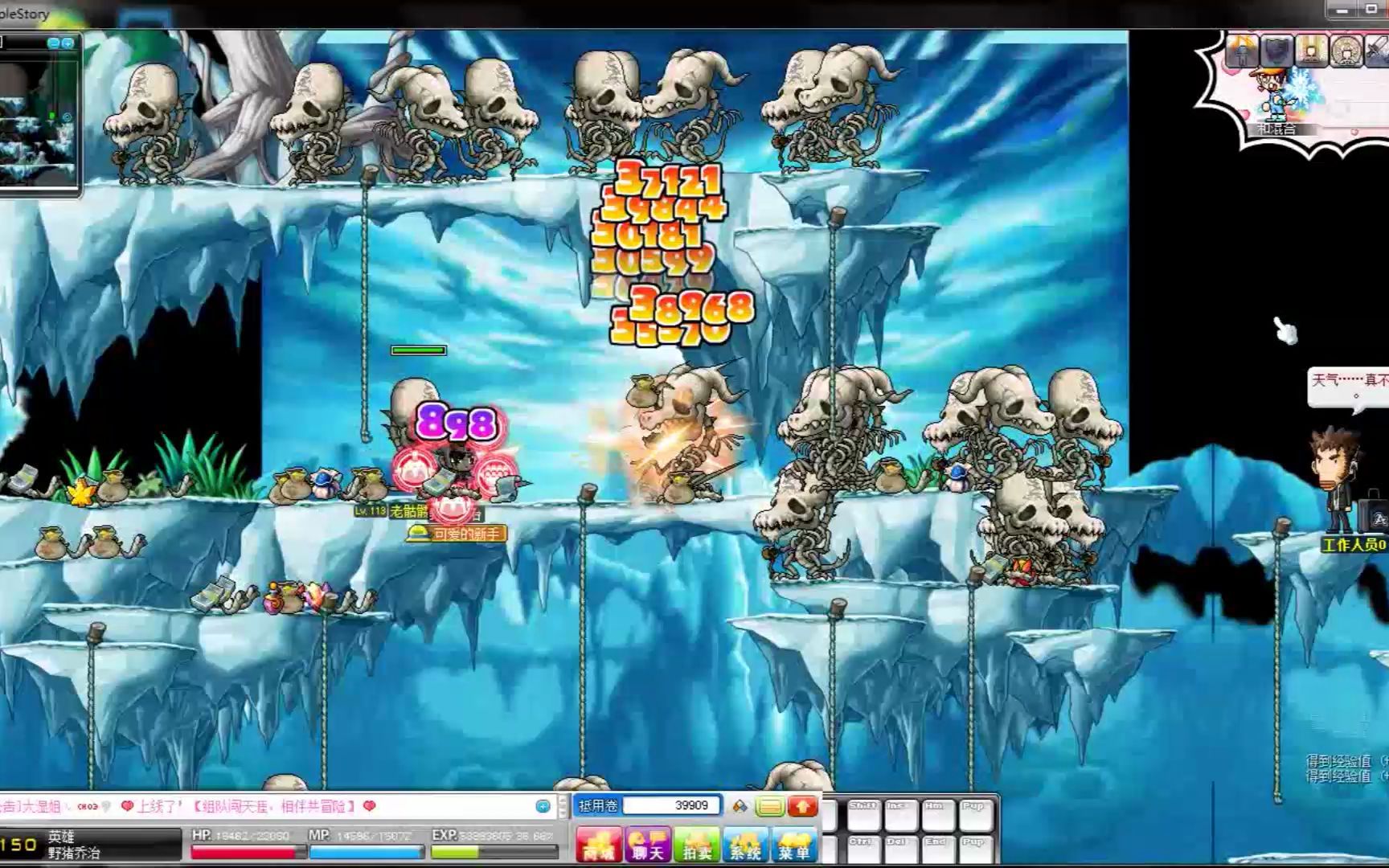Click the chat message box
Viewport: 1389px width, 868px height.
tap(265, 806)
